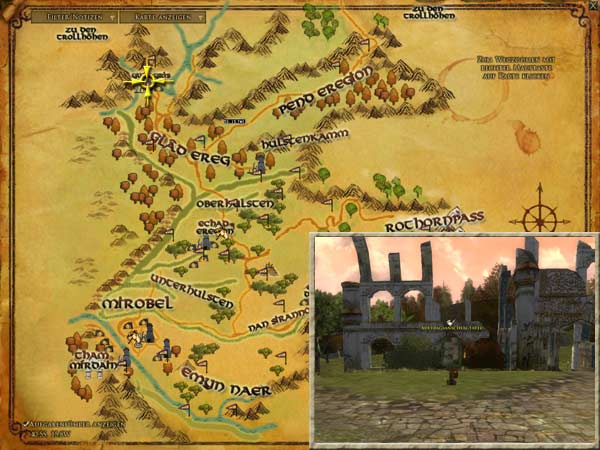Click the Tham Mirdain ruins marker
The image size is (600, 450).
coord(127,360)
